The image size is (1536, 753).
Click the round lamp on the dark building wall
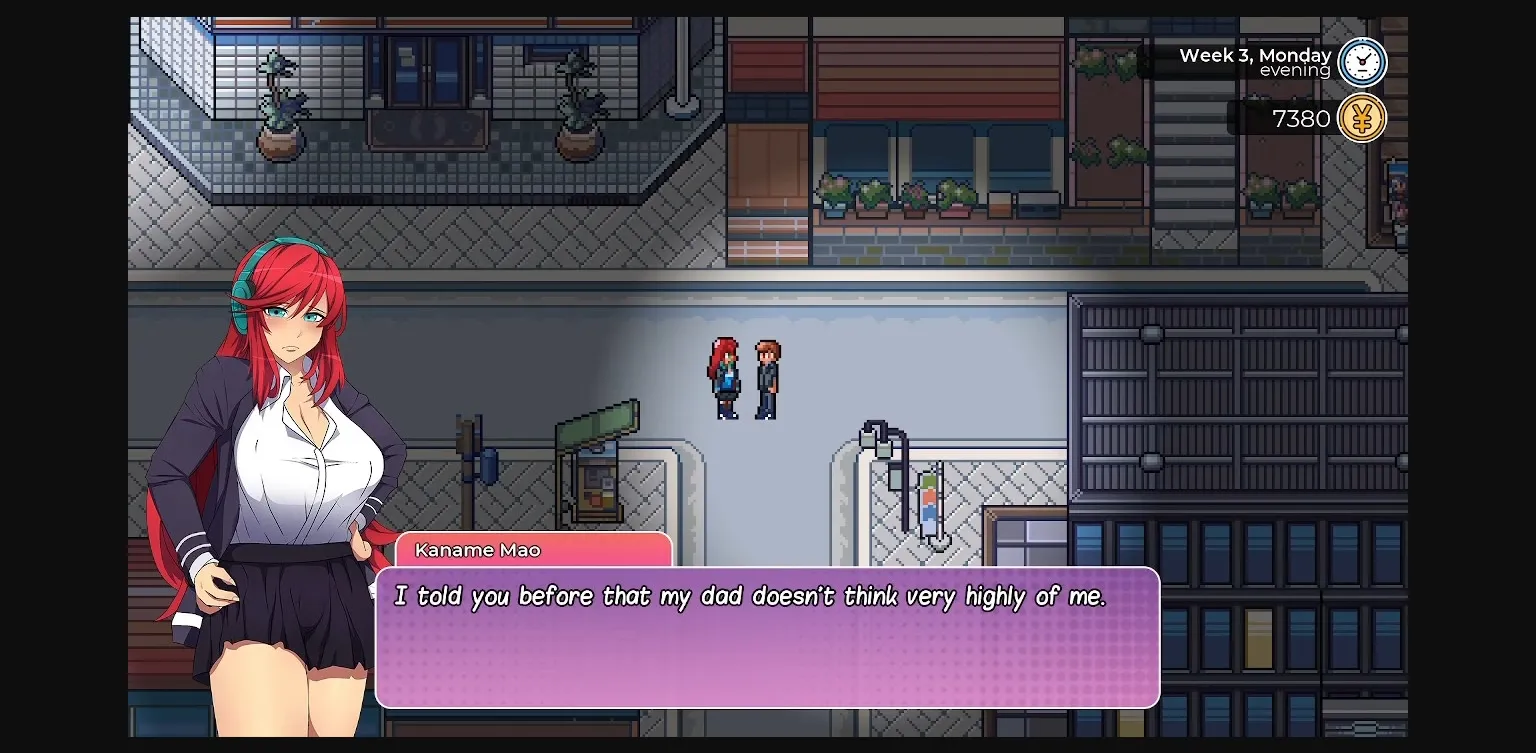coord(1152,332)
